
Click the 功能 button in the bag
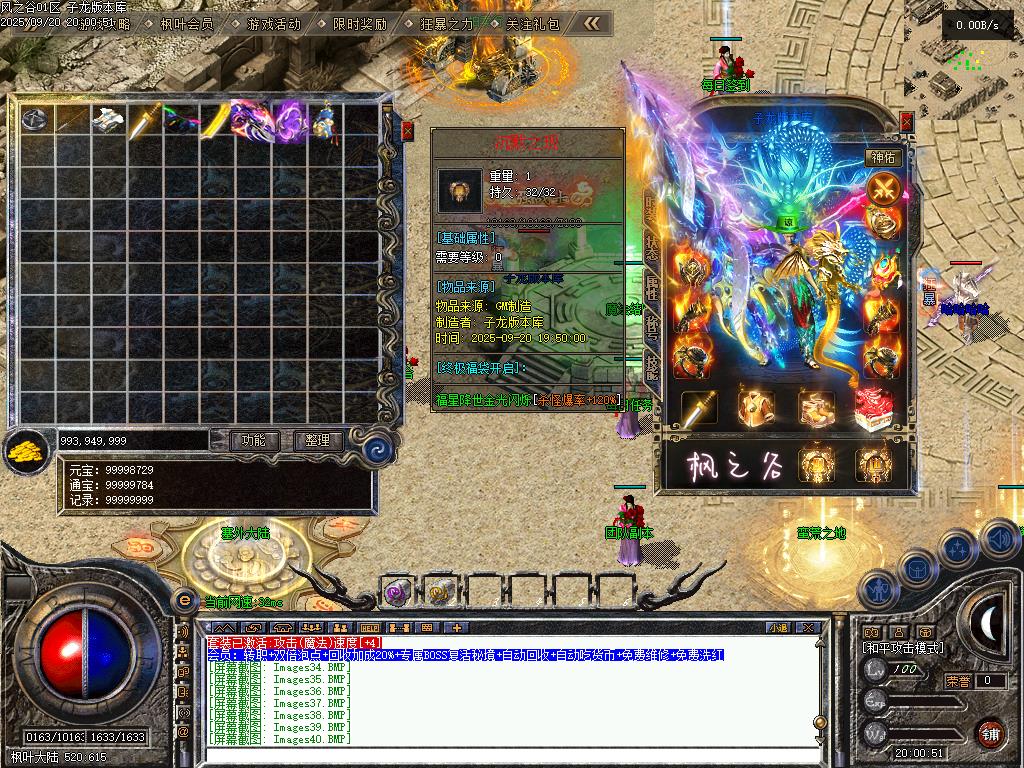tap(254, 440)
